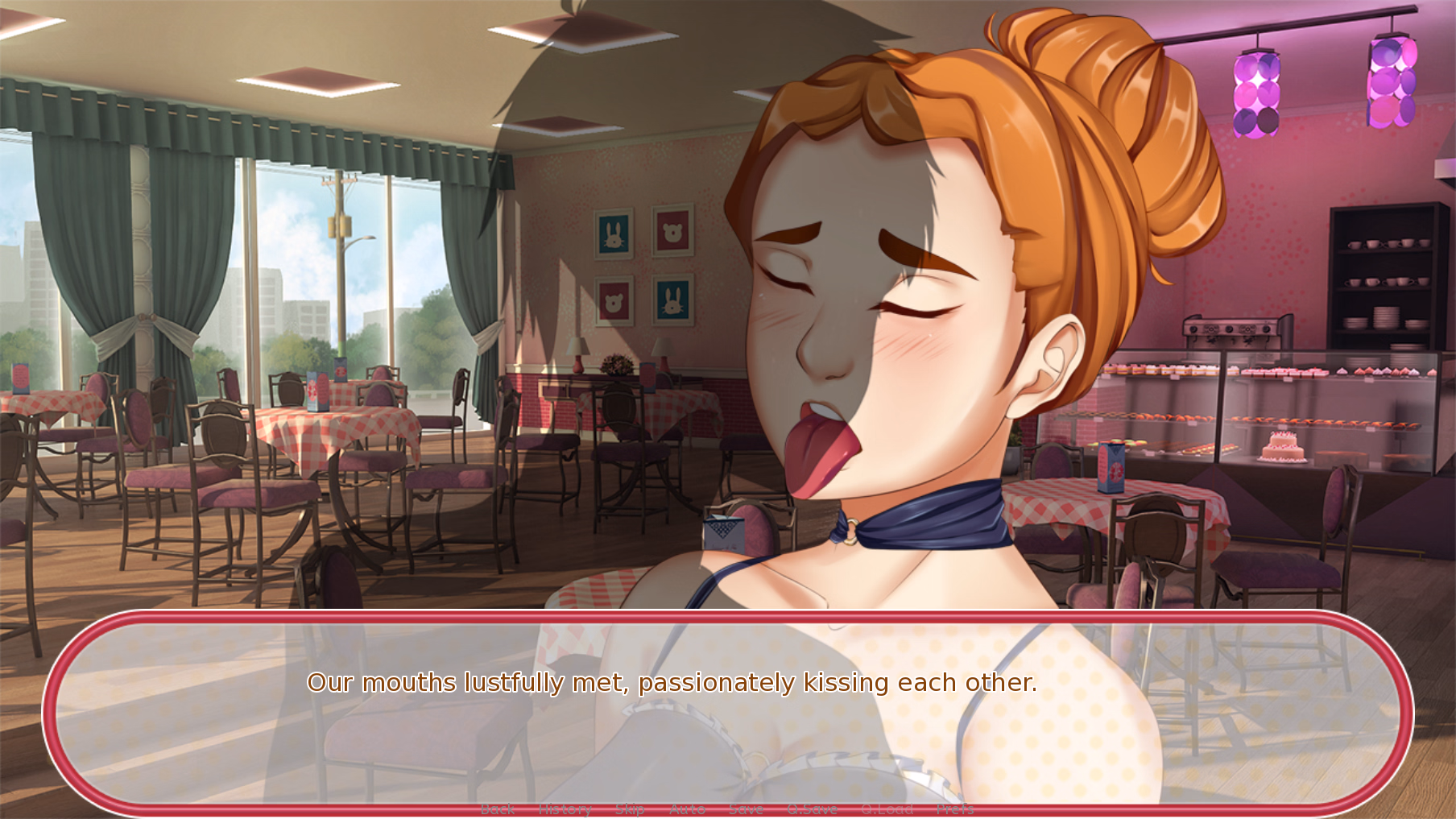The width and height of the screenshot is (1456, 819).
Task: Toggle Skip mode in the quick menu
Action: (631, 809)
